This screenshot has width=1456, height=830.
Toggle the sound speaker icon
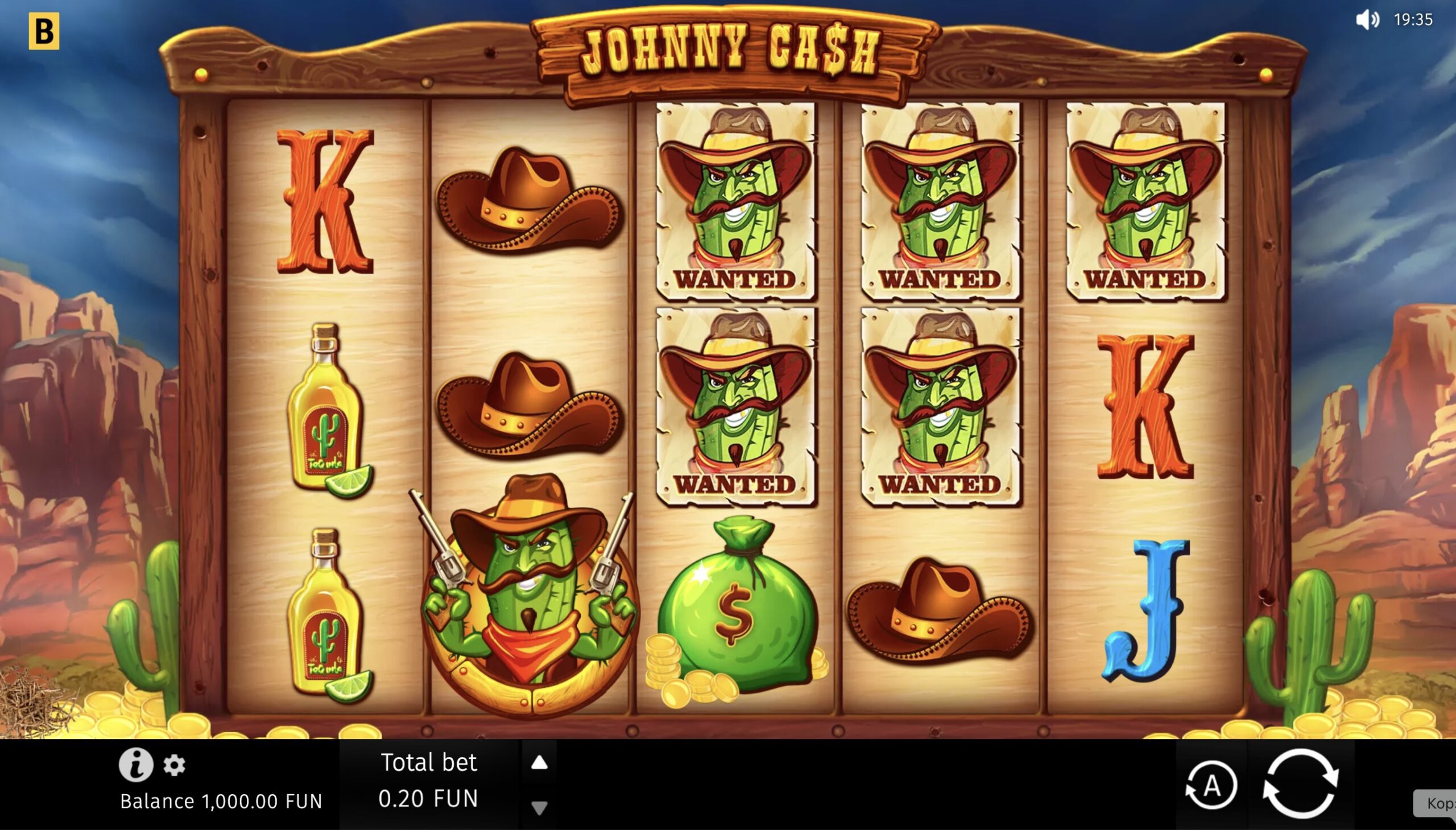[1367, 20]
